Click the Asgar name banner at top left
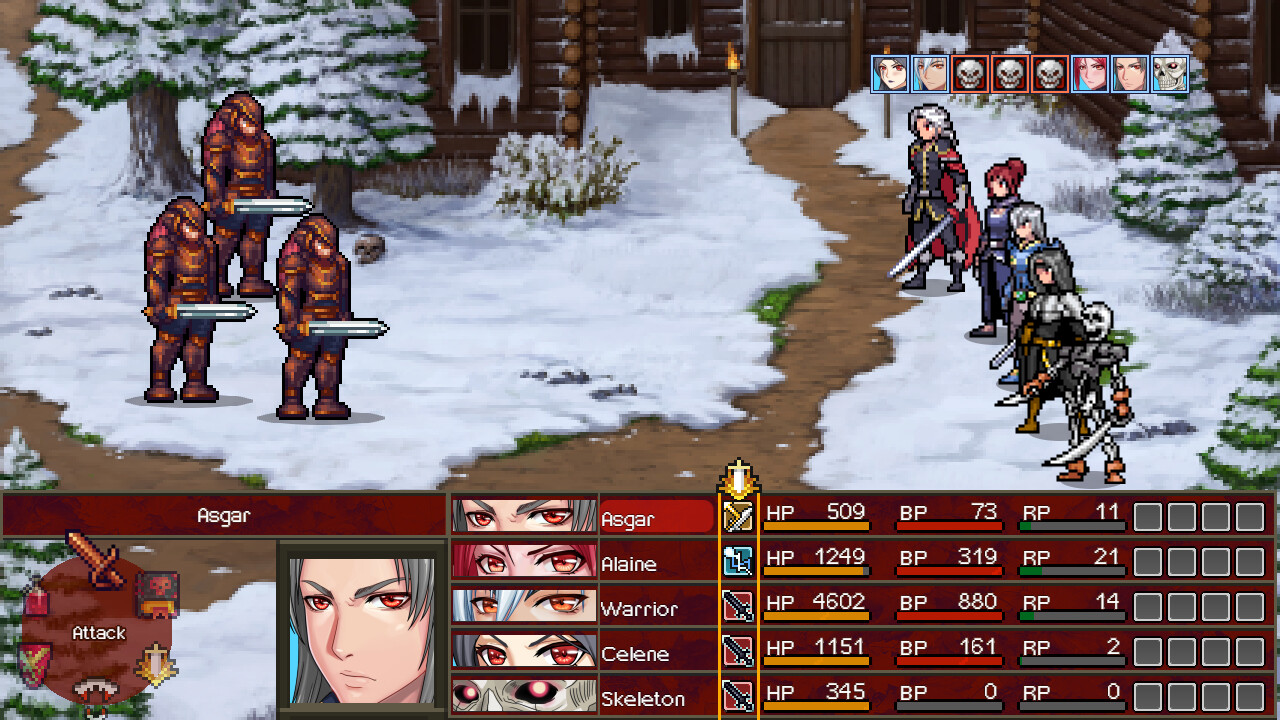Screen dimensions: 1280x720 [222, 513]
